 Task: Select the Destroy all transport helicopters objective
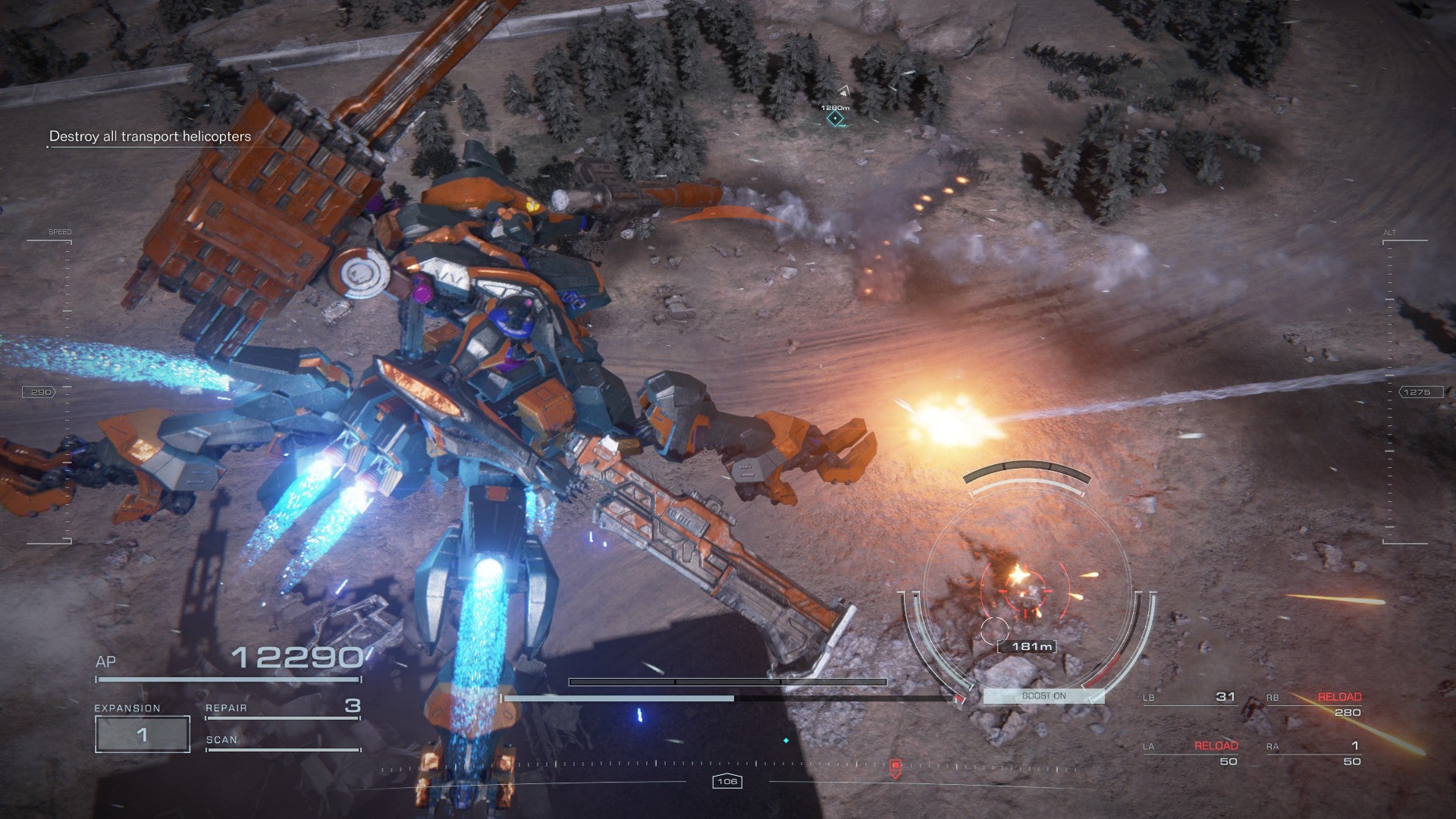point(150,136)
